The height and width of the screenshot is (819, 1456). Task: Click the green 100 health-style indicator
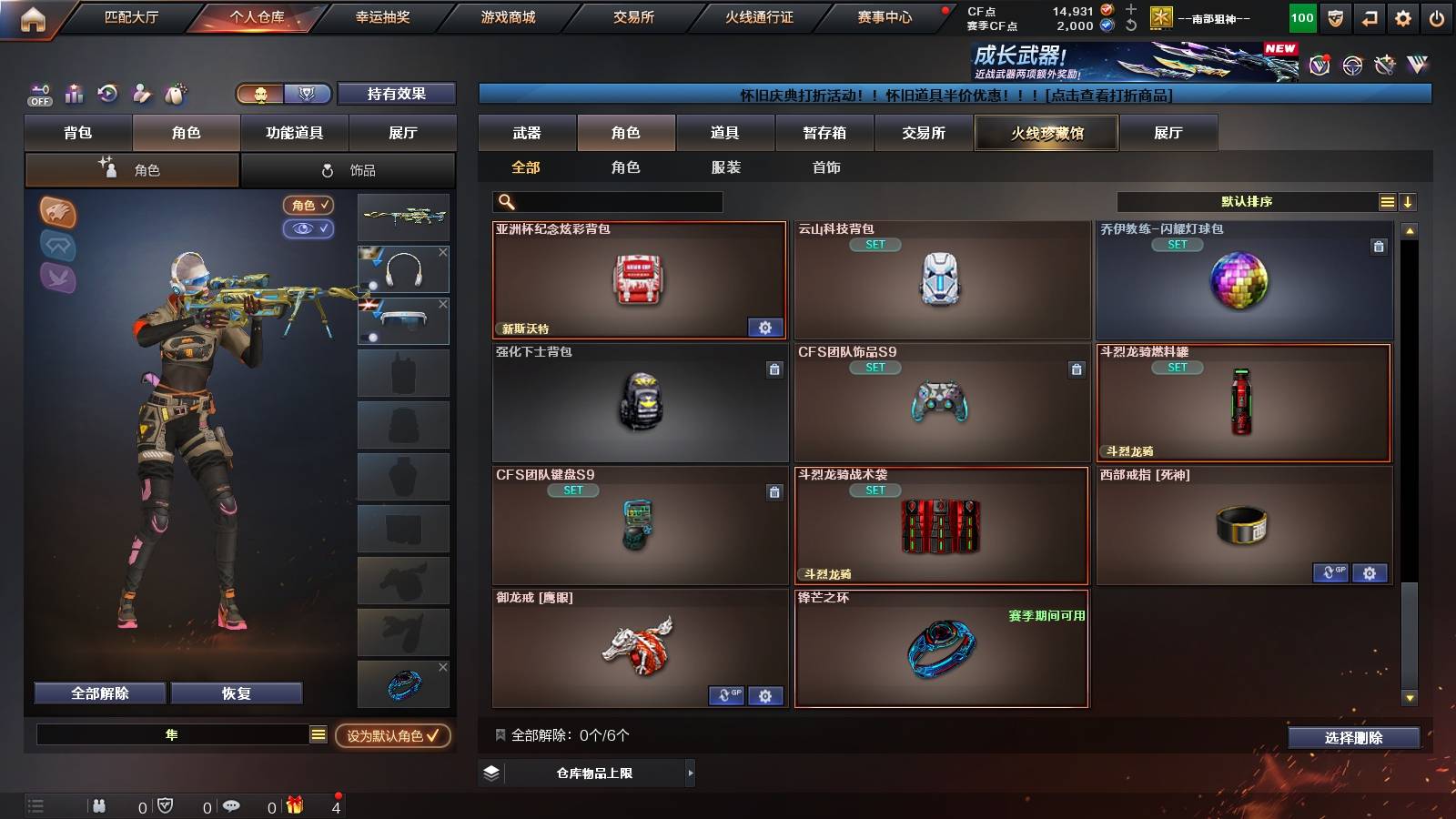(1301, 16)
